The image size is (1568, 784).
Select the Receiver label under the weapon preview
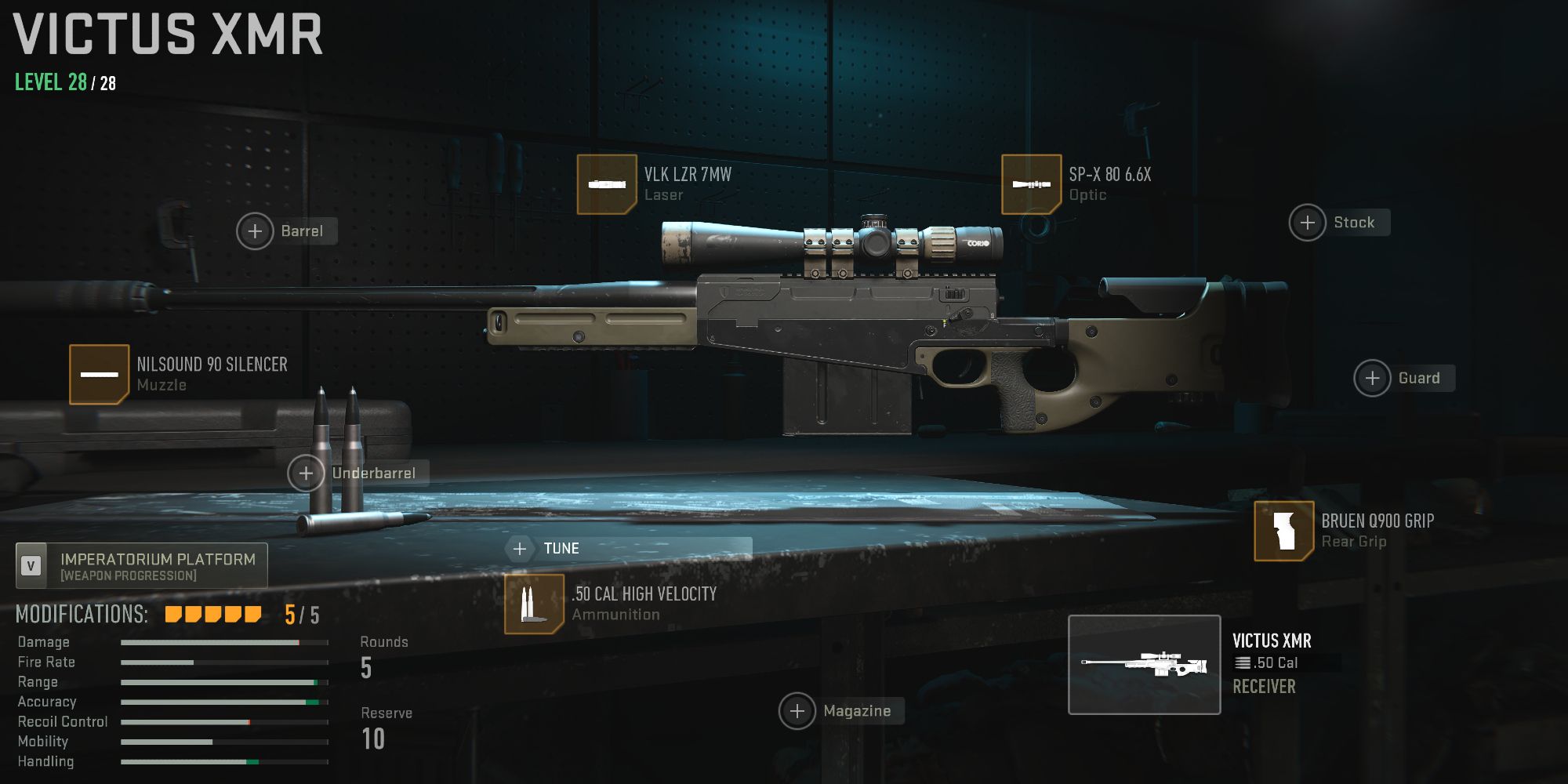pos(1263,687)
